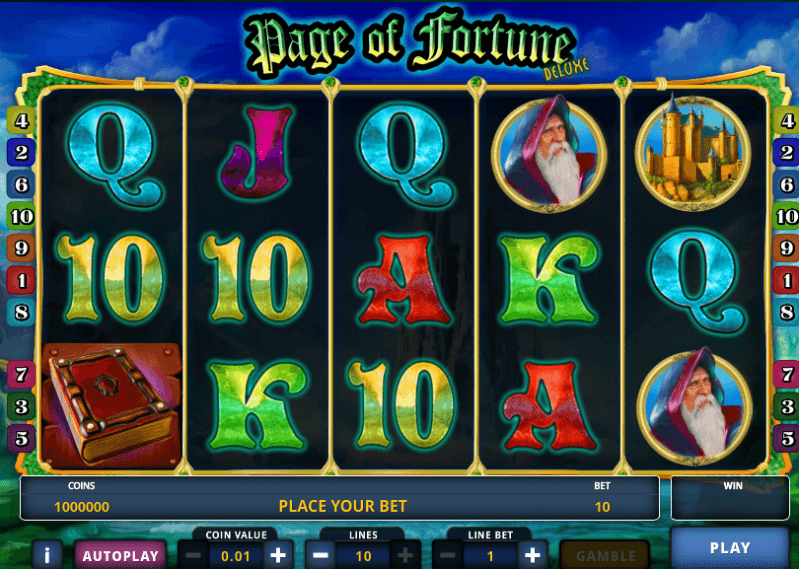Screen dimensions: 799x569
Task: Click the GAMBLE button
Action: [606, 555]
